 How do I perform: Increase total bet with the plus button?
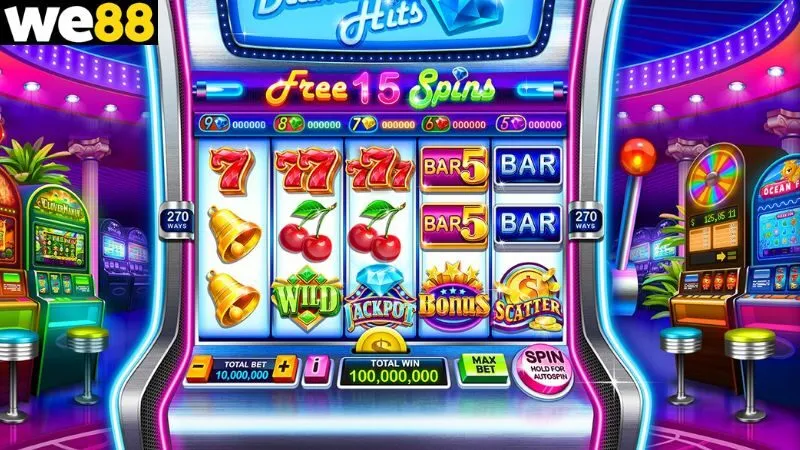pos(285,368)
